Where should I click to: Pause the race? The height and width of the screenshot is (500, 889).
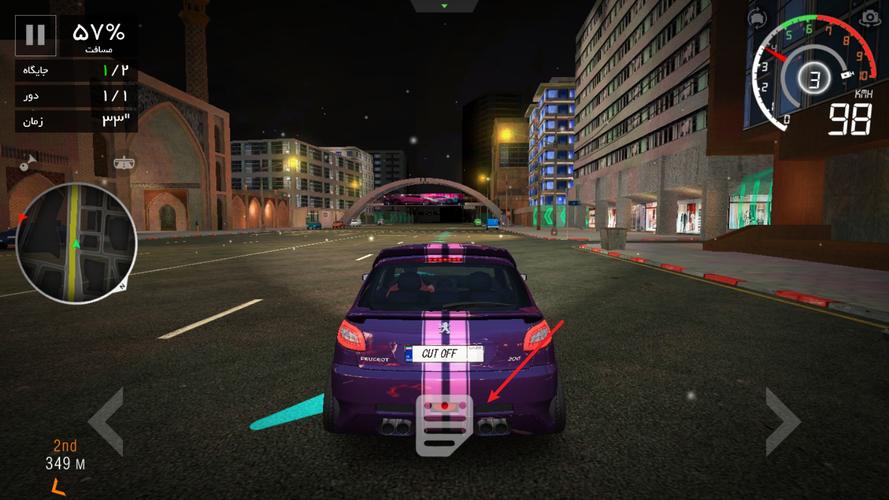[35, 35]
